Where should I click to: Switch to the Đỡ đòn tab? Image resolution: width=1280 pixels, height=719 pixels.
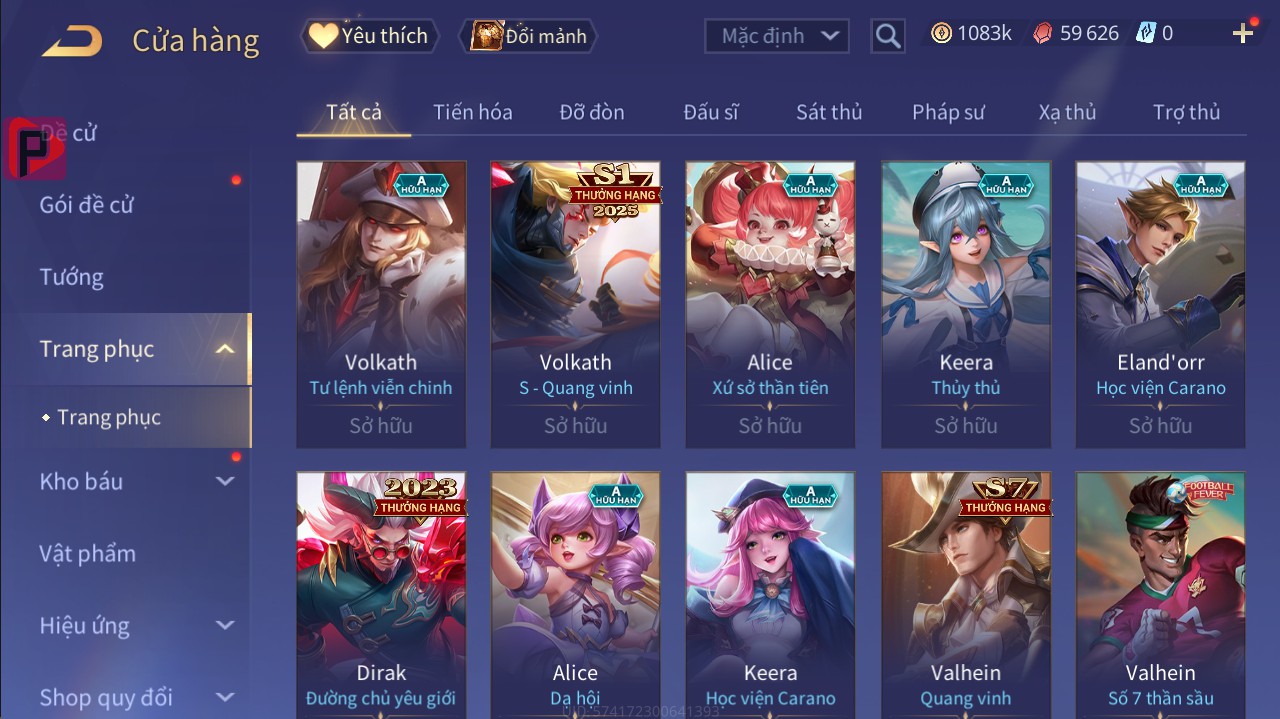coord(592,112)
